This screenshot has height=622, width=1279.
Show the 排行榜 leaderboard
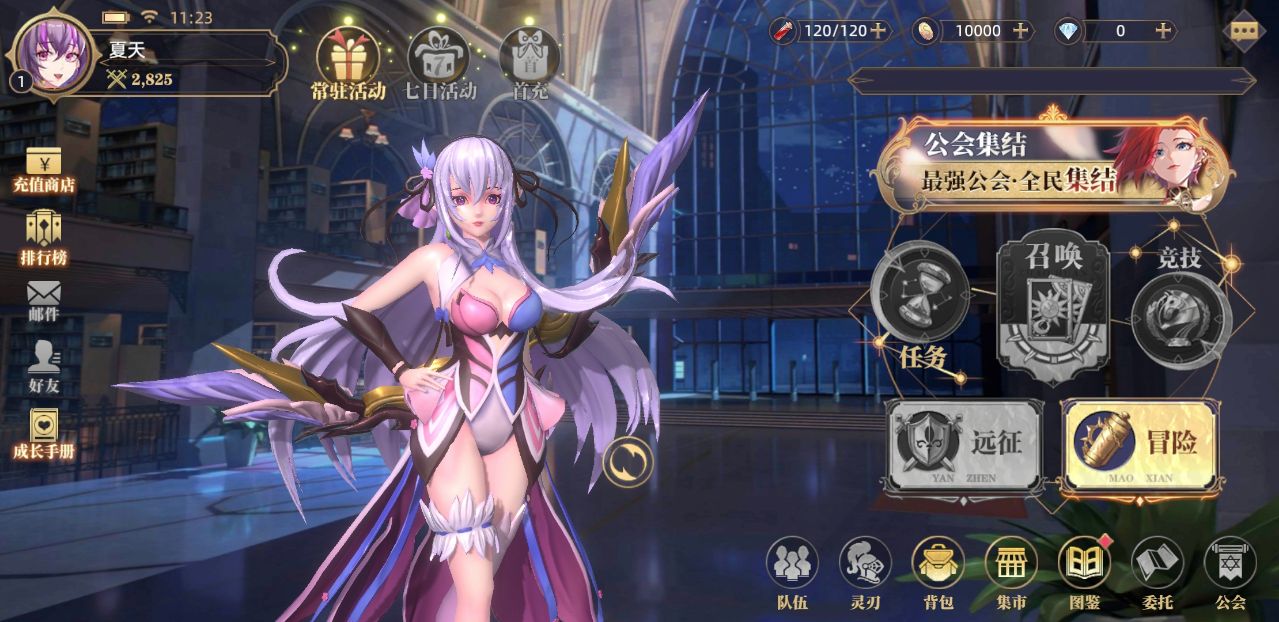click(x=43, y=238)
